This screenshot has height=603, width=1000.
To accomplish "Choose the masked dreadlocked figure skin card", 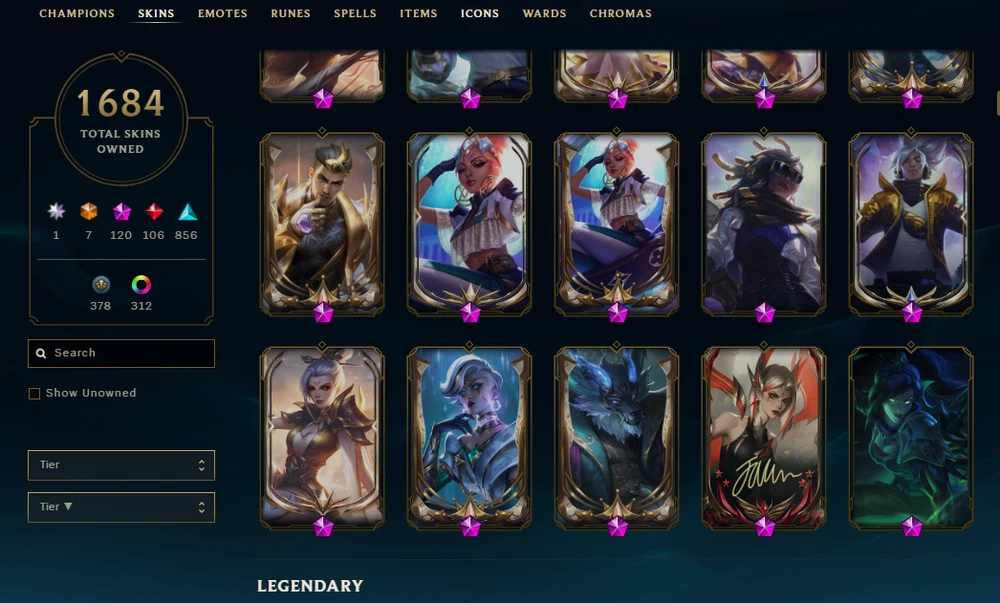I will 764,224.
